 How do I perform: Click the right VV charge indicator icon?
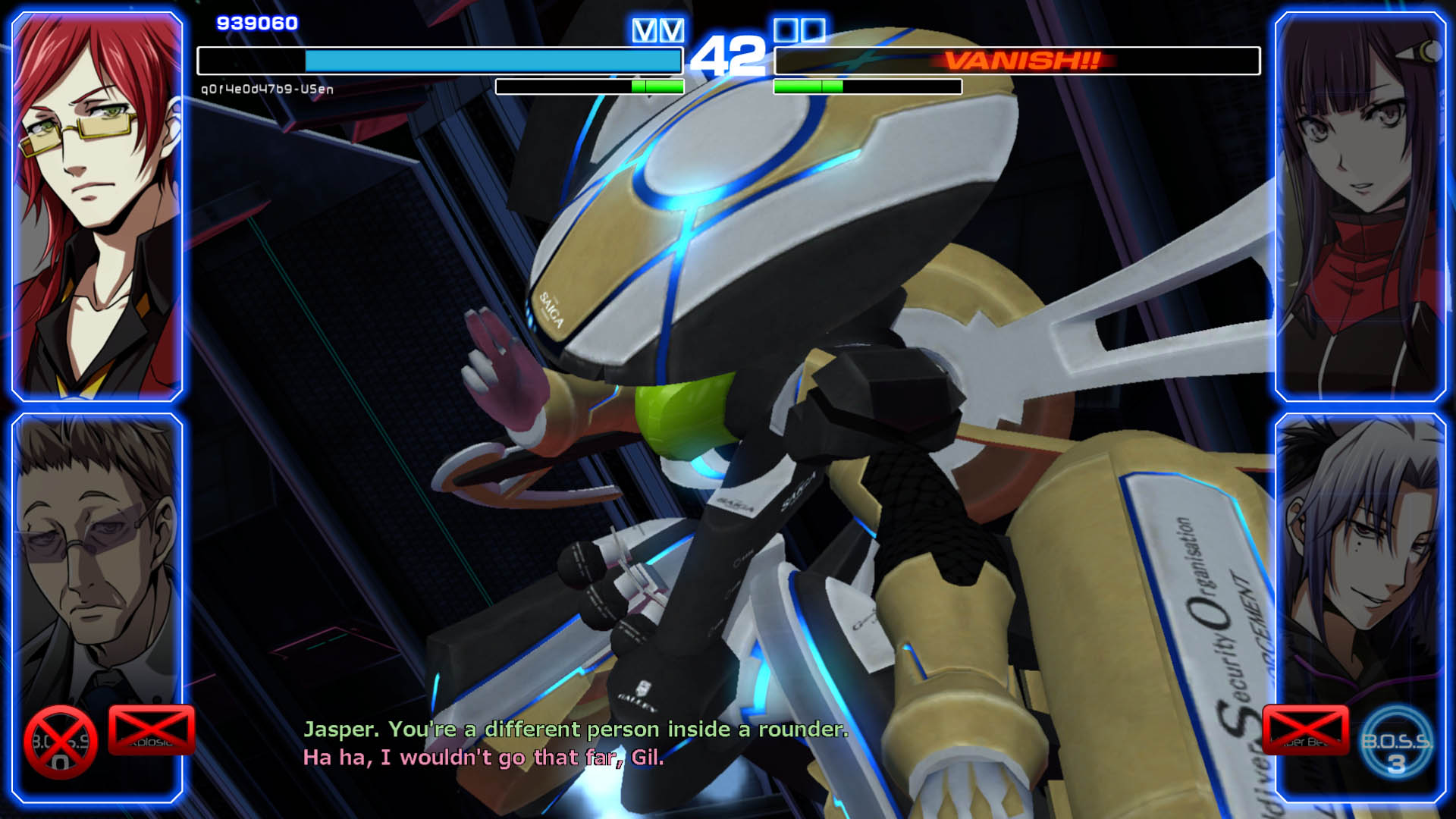672,32
